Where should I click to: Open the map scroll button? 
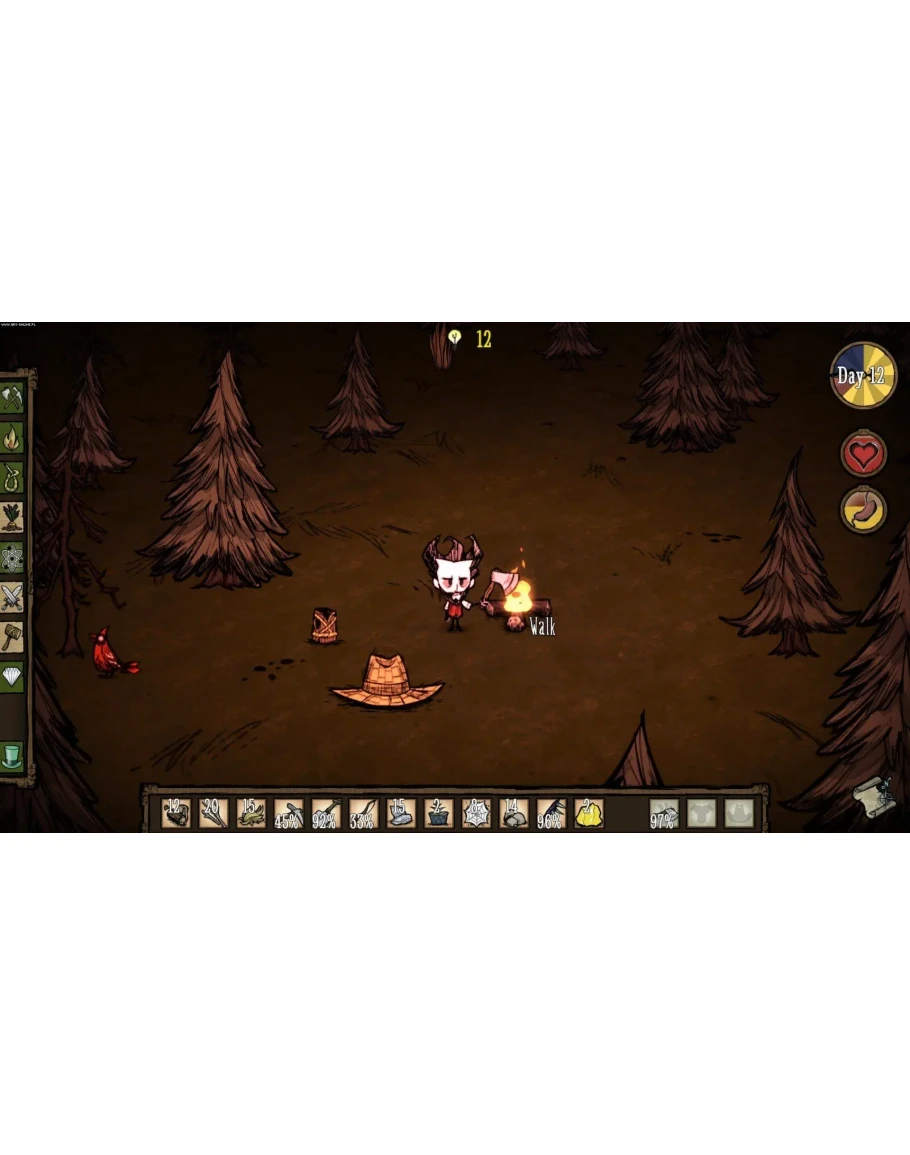[876, 797]
